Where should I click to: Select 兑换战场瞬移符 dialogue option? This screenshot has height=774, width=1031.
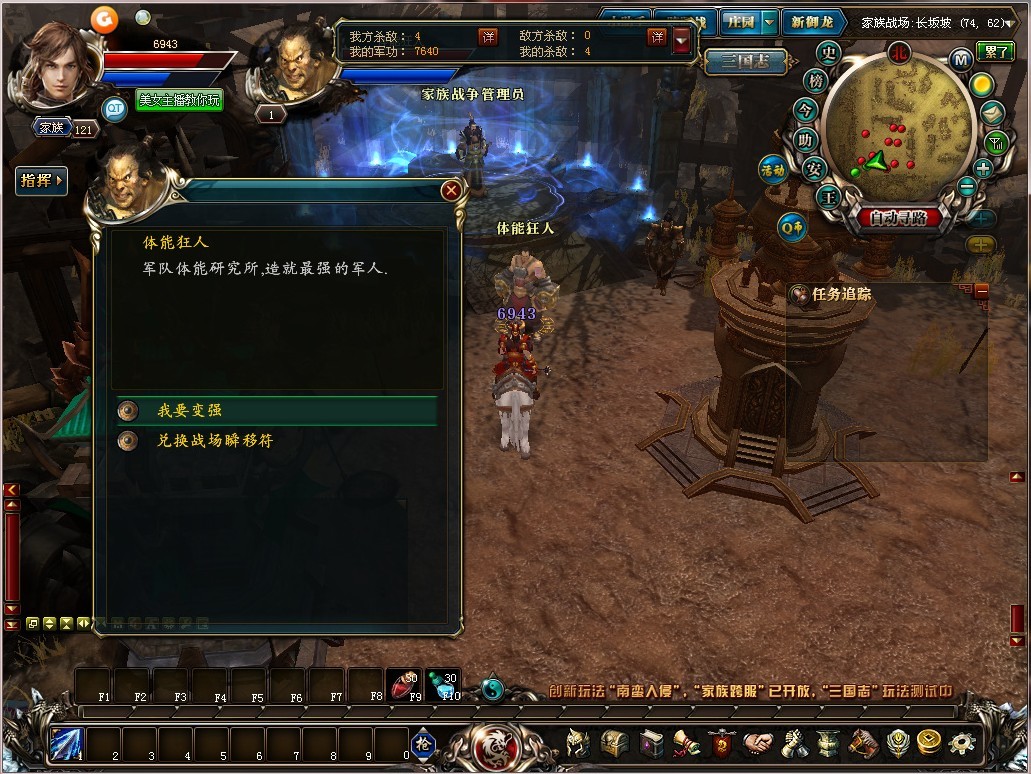point(214,440)
